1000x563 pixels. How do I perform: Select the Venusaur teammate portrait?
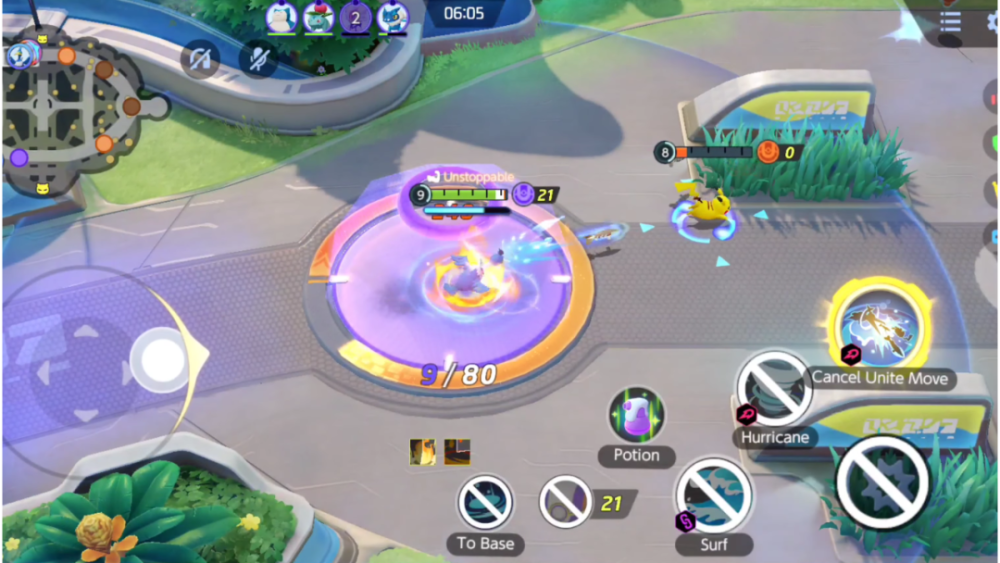(318, 16)
